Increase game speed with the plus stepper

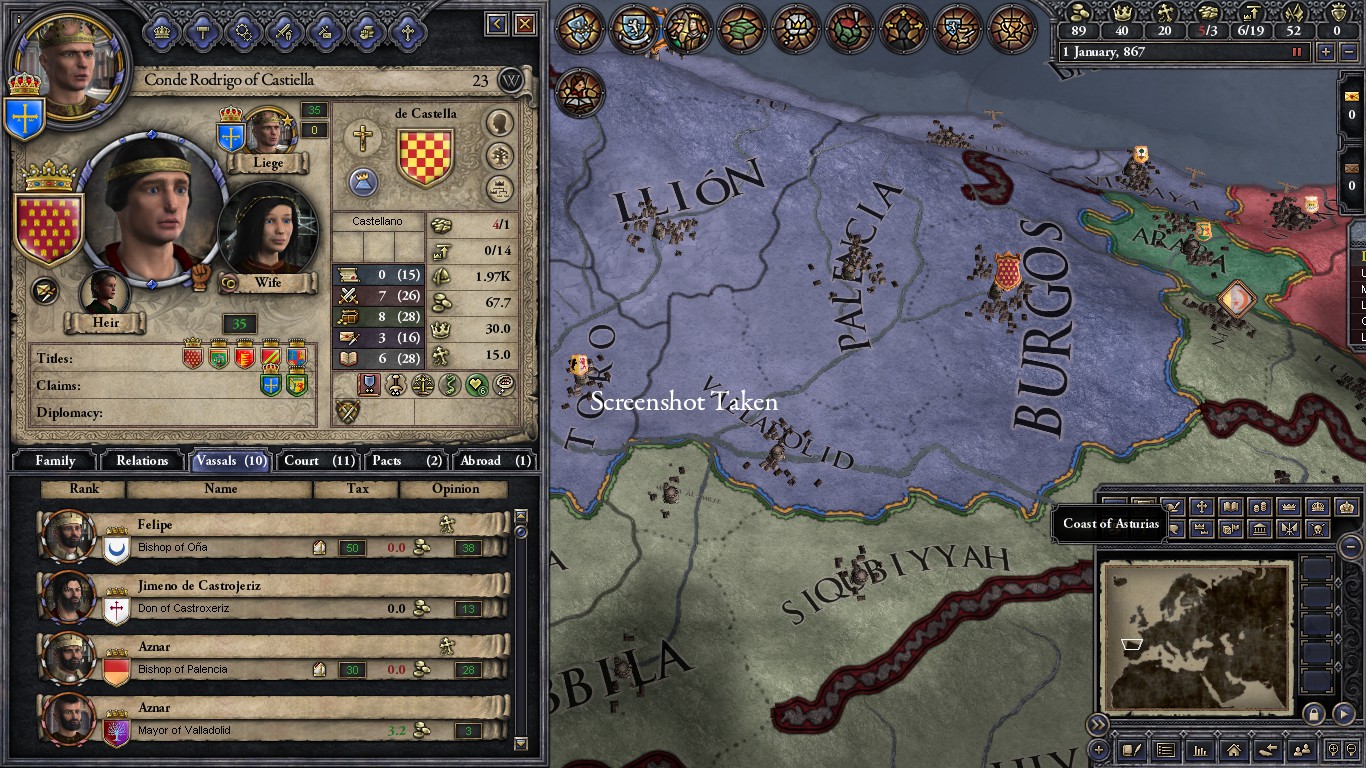pyautogui.click(x=1325, y=52)
